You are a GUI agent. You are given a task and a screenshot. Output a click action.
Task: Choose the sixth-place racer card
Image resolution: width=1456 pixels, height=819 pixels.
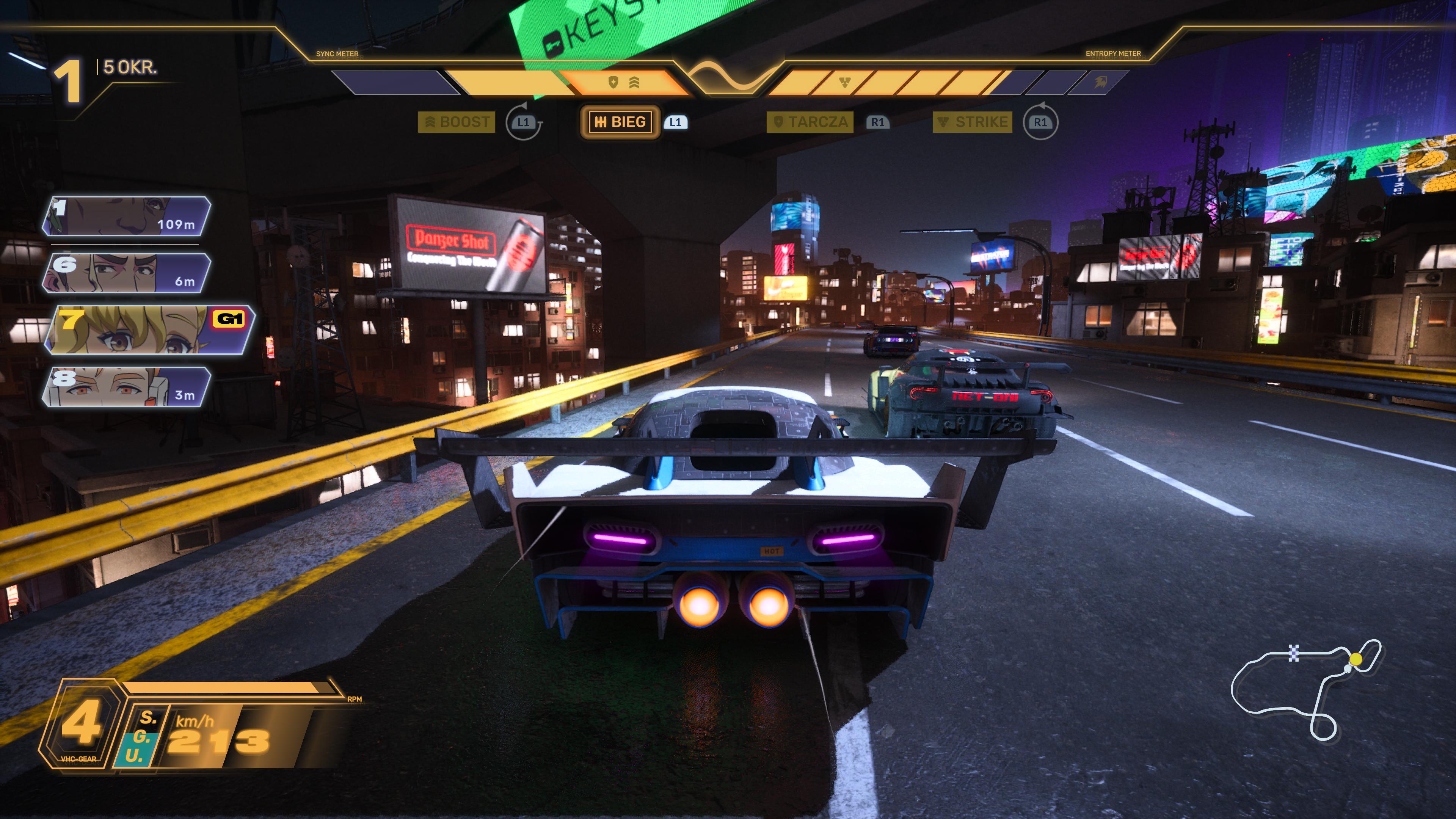tap(127, 273)
